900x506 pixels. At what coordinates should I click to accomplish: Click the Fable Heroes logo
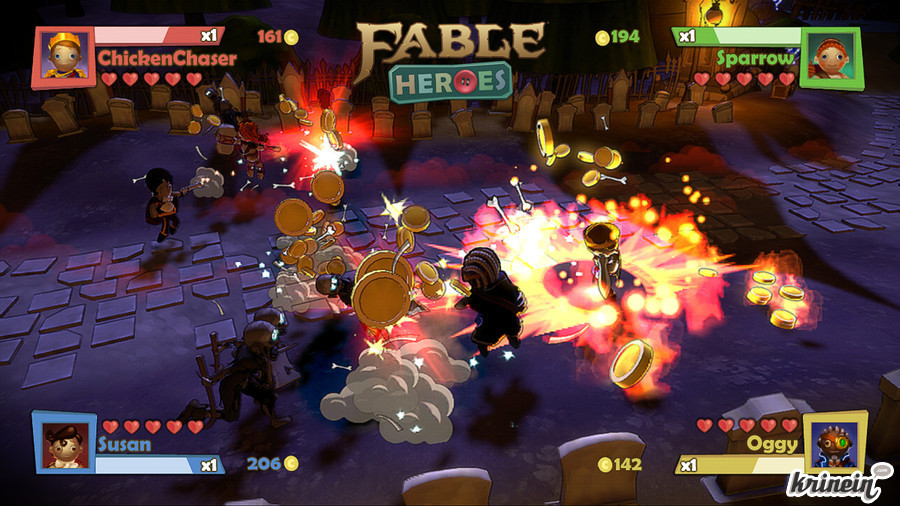pyautogui.click(x=451, y=59)
